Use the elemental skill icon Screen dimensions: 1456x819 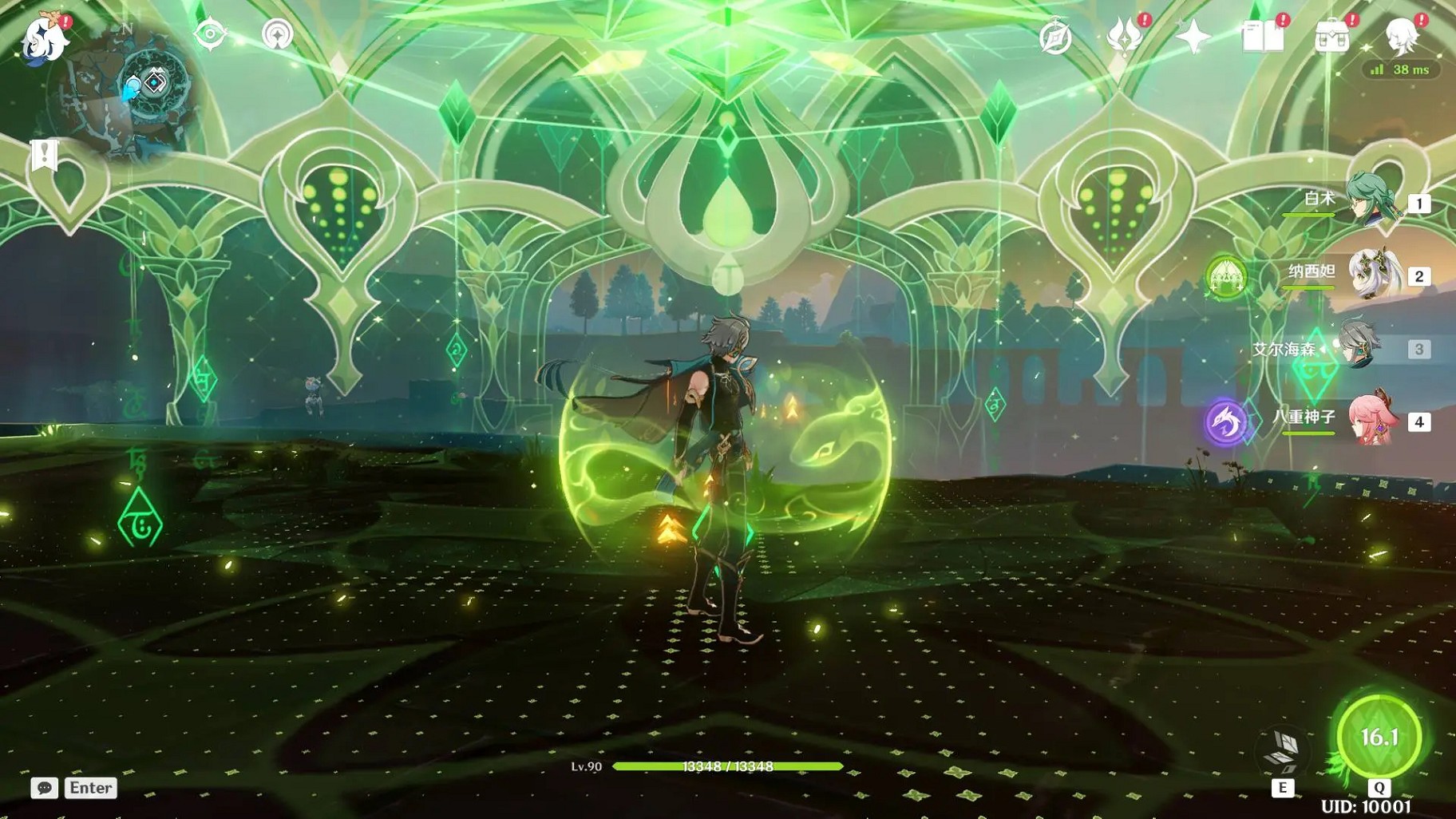click(1282, 752)
